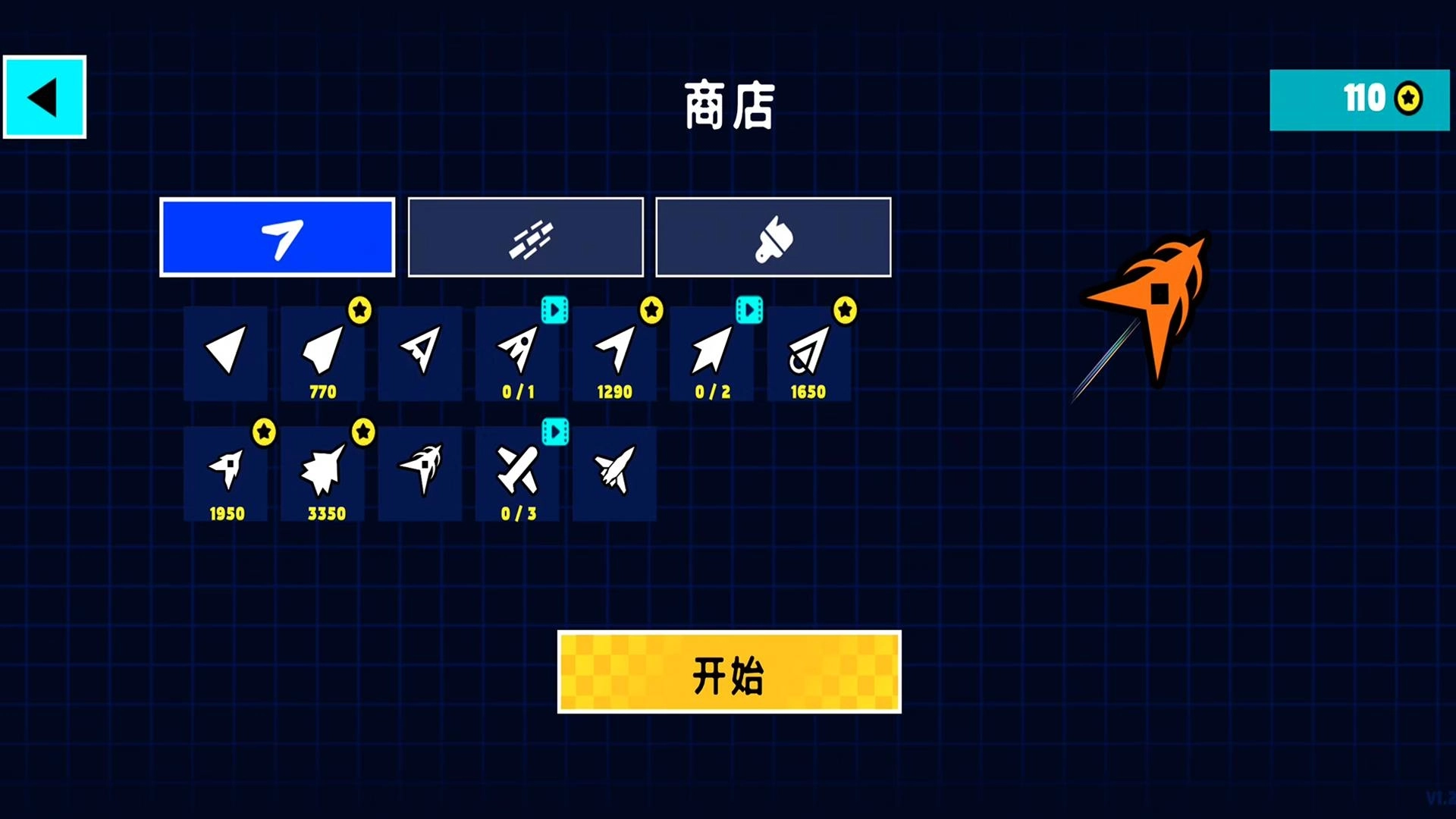Image resolution: width=1456 pixels, height=819 pixels.
Task: Click the star badge above the 770 plane
Action: coord(360,309)
